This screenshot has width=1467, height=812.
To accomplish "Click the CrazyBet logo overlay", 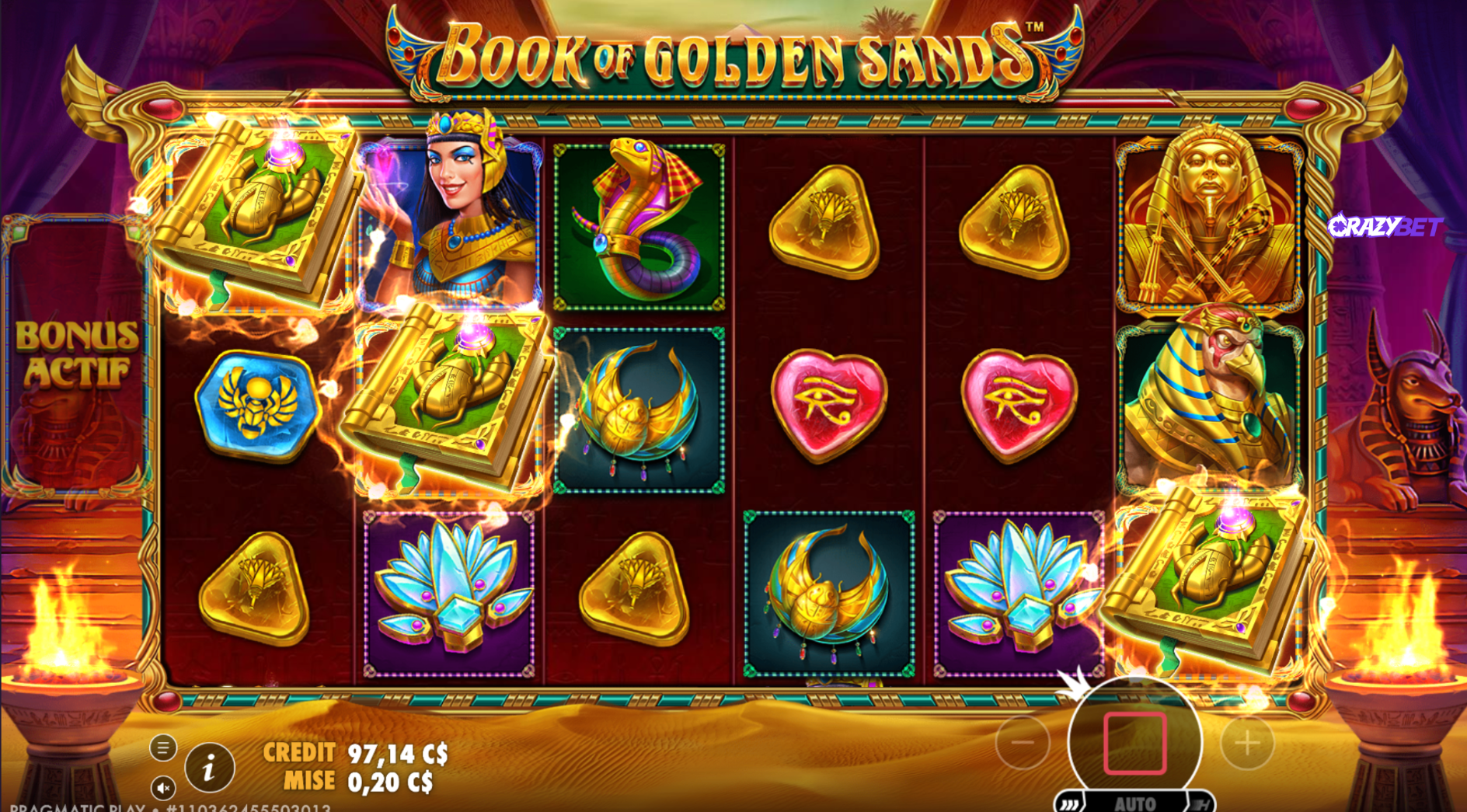I will (1385, 226).
